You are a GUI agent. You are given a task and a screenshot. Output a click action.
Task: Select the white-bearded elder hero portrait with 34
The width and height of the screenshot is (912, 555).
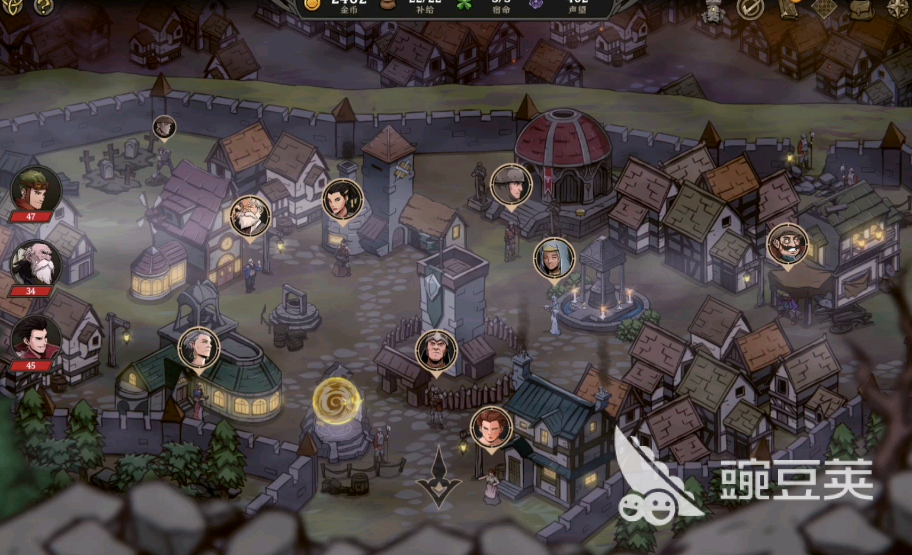tap(35, 263)
